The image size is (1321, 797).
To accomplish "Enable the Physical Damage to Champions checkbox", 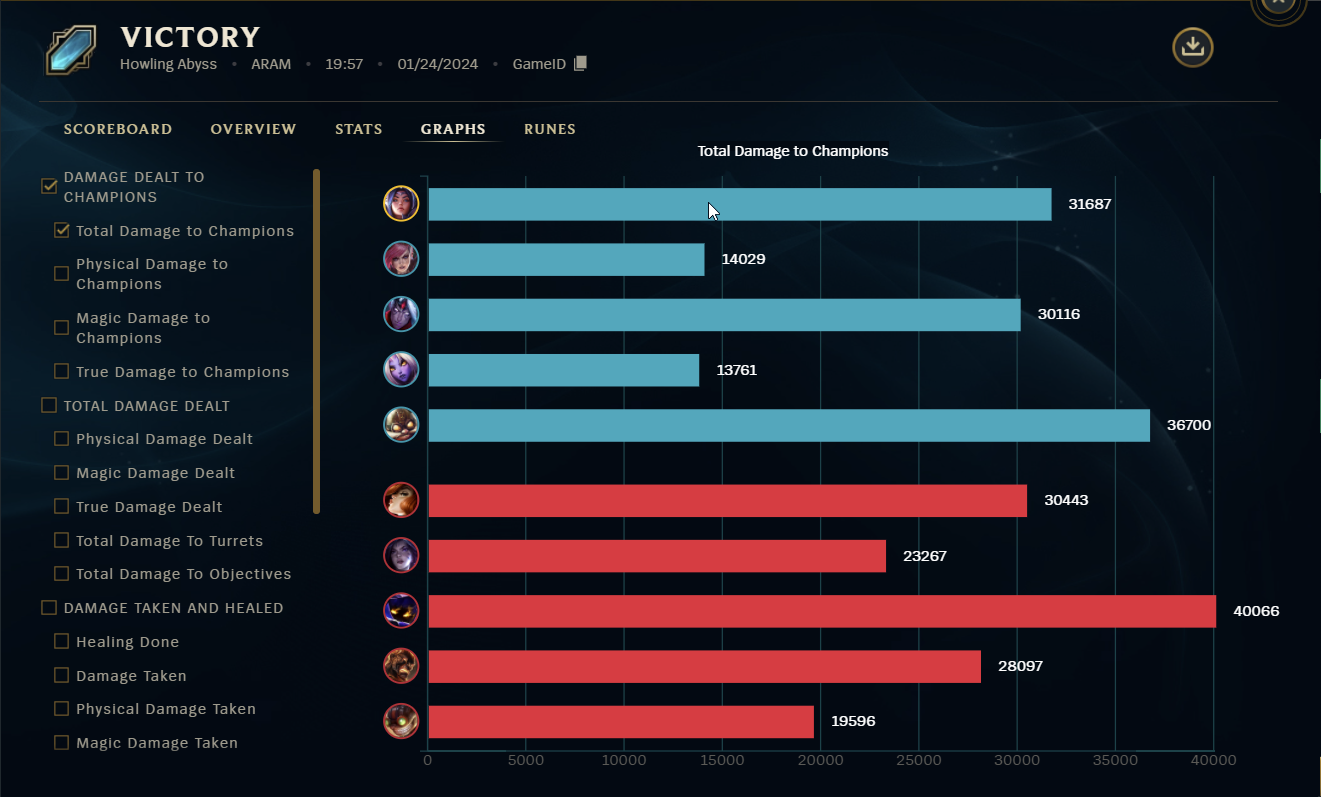I will click(x=61, y=273).
